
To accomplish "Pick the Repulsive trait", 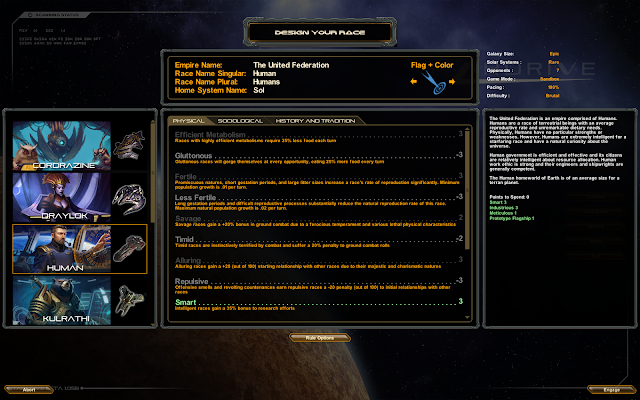I will point(192,281).
